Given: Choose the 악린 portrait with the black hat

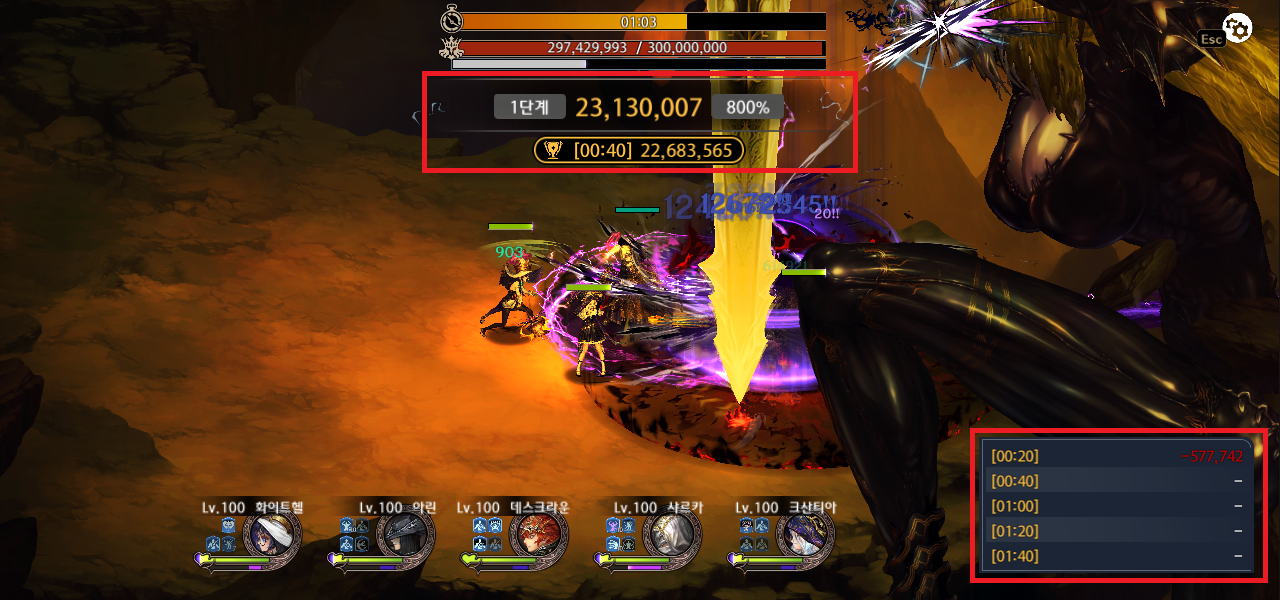Looking at the screenshot, I should coord(406,538).
